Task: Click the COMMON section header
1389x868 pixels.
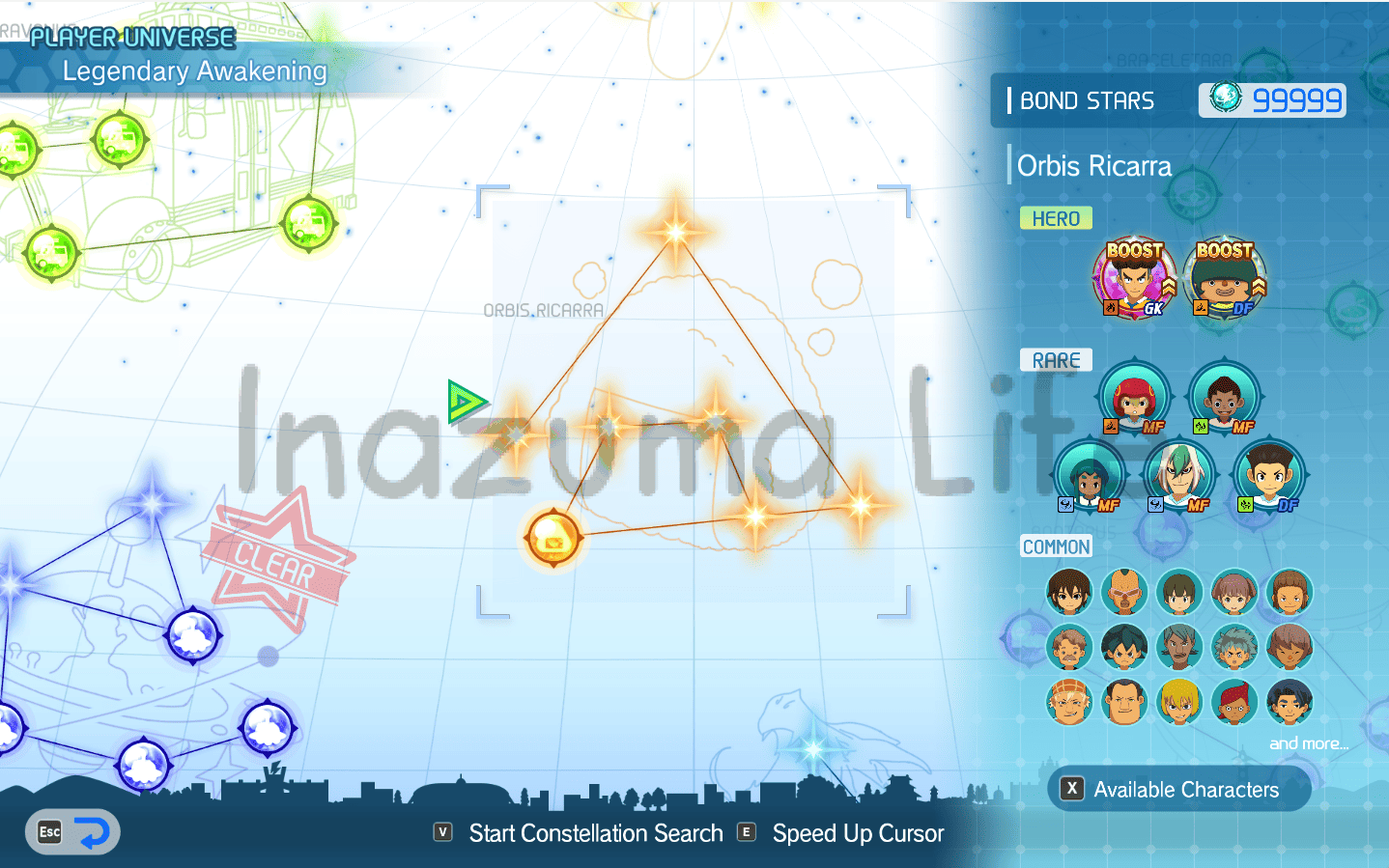Action: coord(1056,546)
